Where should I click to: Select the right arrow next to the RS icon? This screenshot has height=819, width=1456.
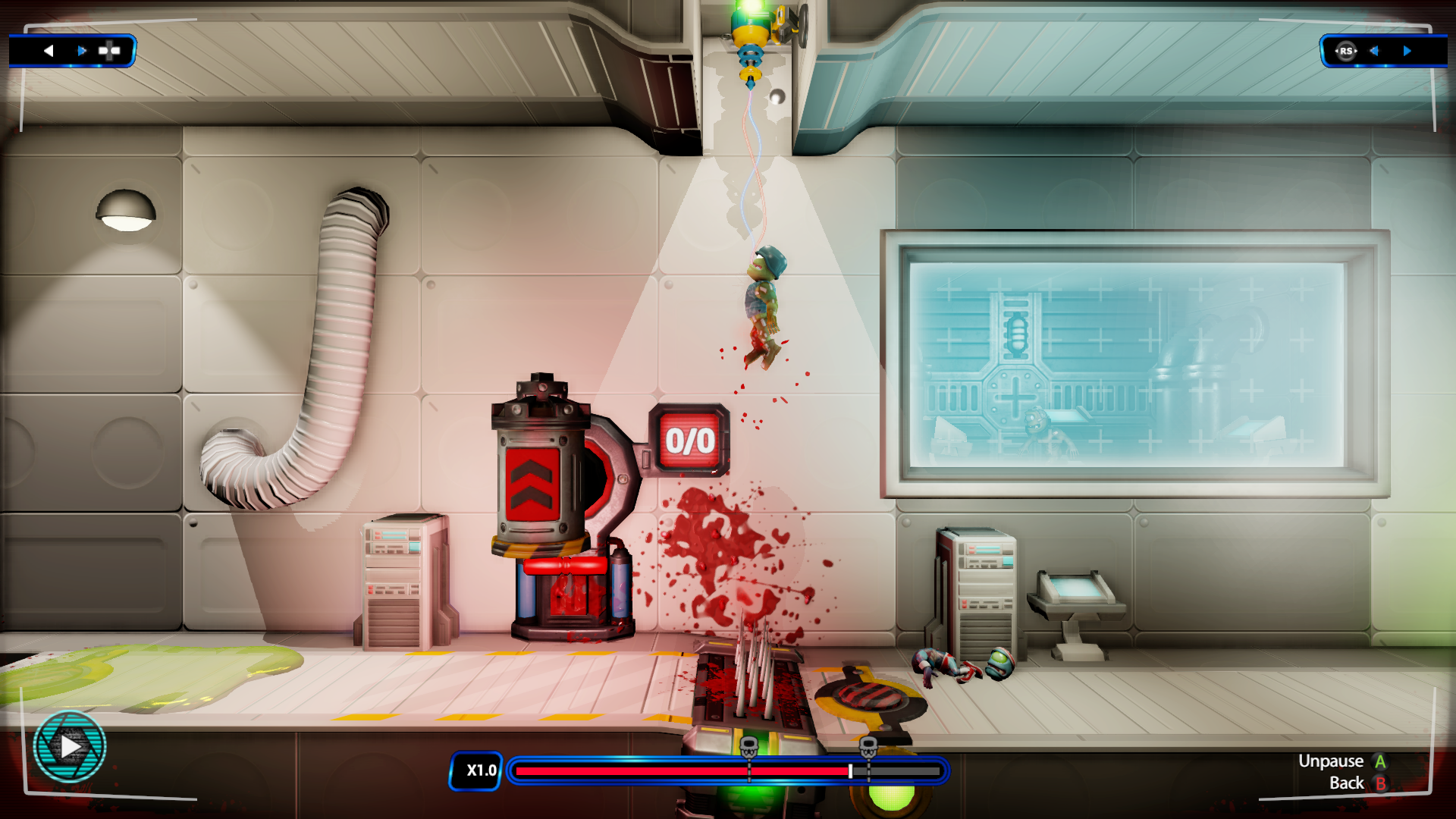pos(1407,51)
